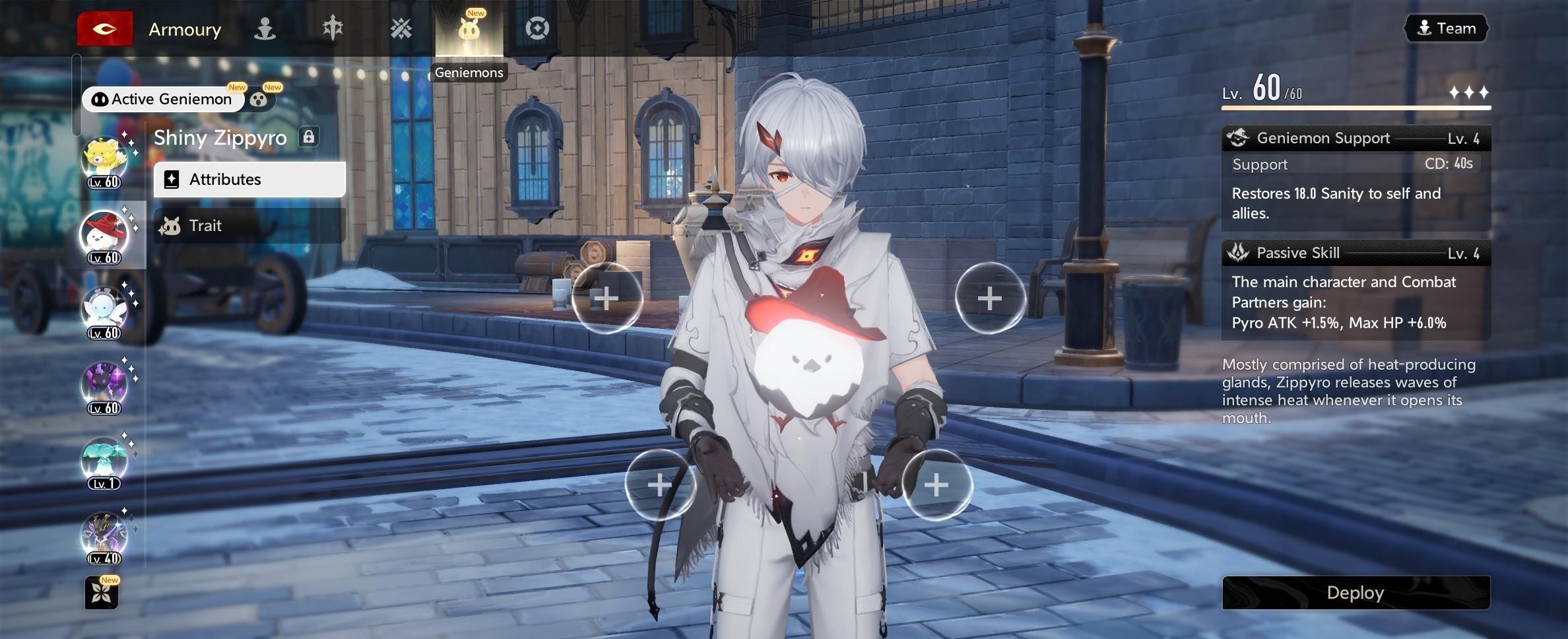Open the circular target icon tab

(537, 29)
